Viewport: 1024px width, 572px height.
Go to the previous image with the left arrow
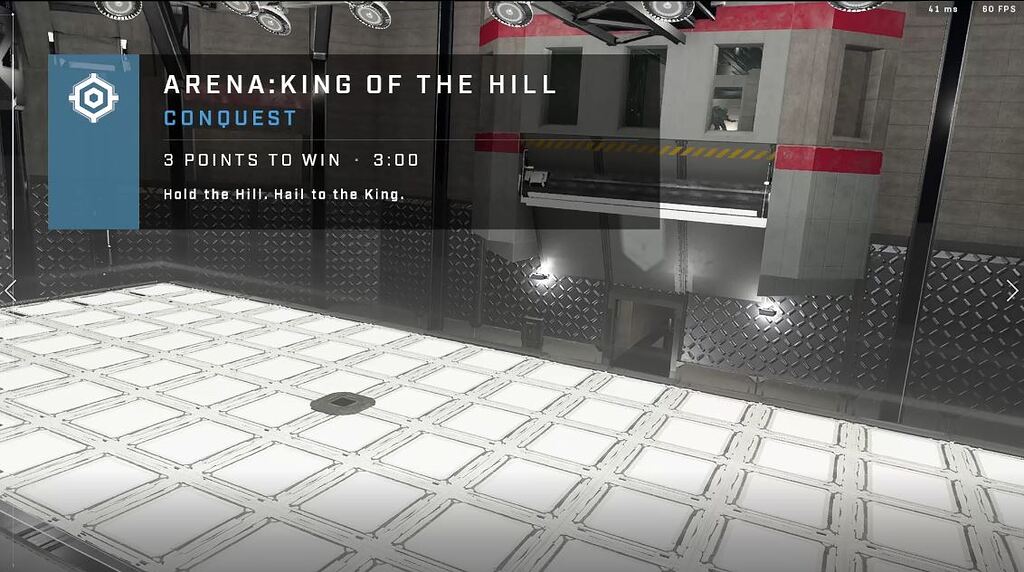click(x=10, y=290)
